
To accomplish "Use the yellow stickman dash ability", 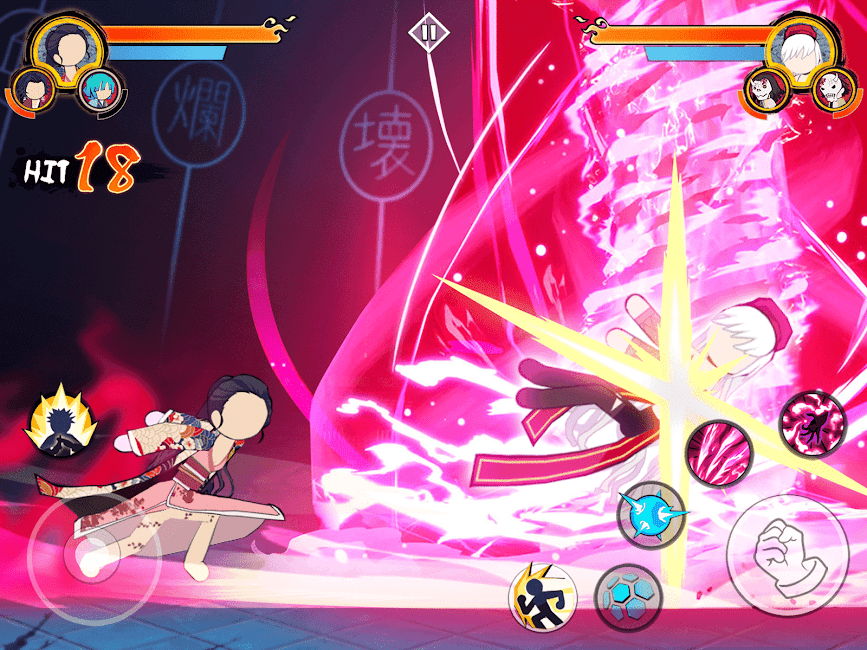I will tap(543, 596).
